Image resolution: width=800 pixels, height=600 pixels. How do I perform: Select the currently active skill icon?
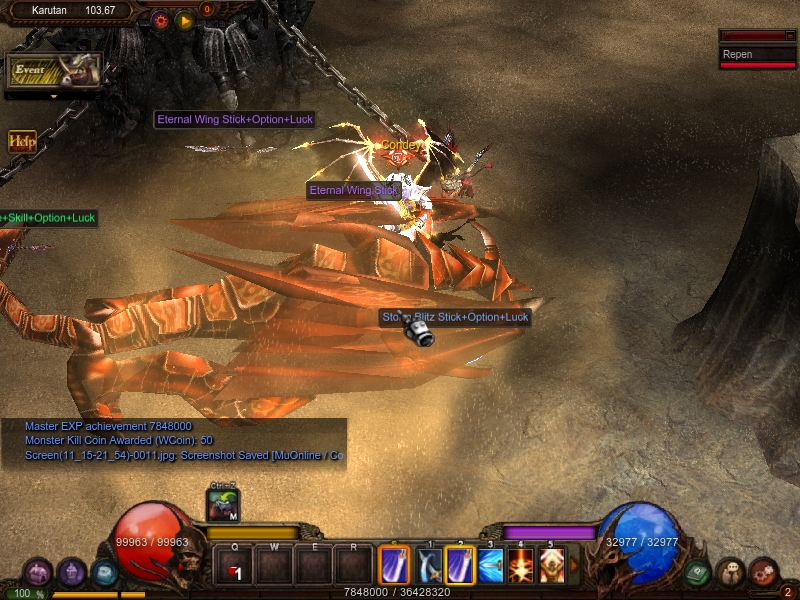[x=394, y=565]
